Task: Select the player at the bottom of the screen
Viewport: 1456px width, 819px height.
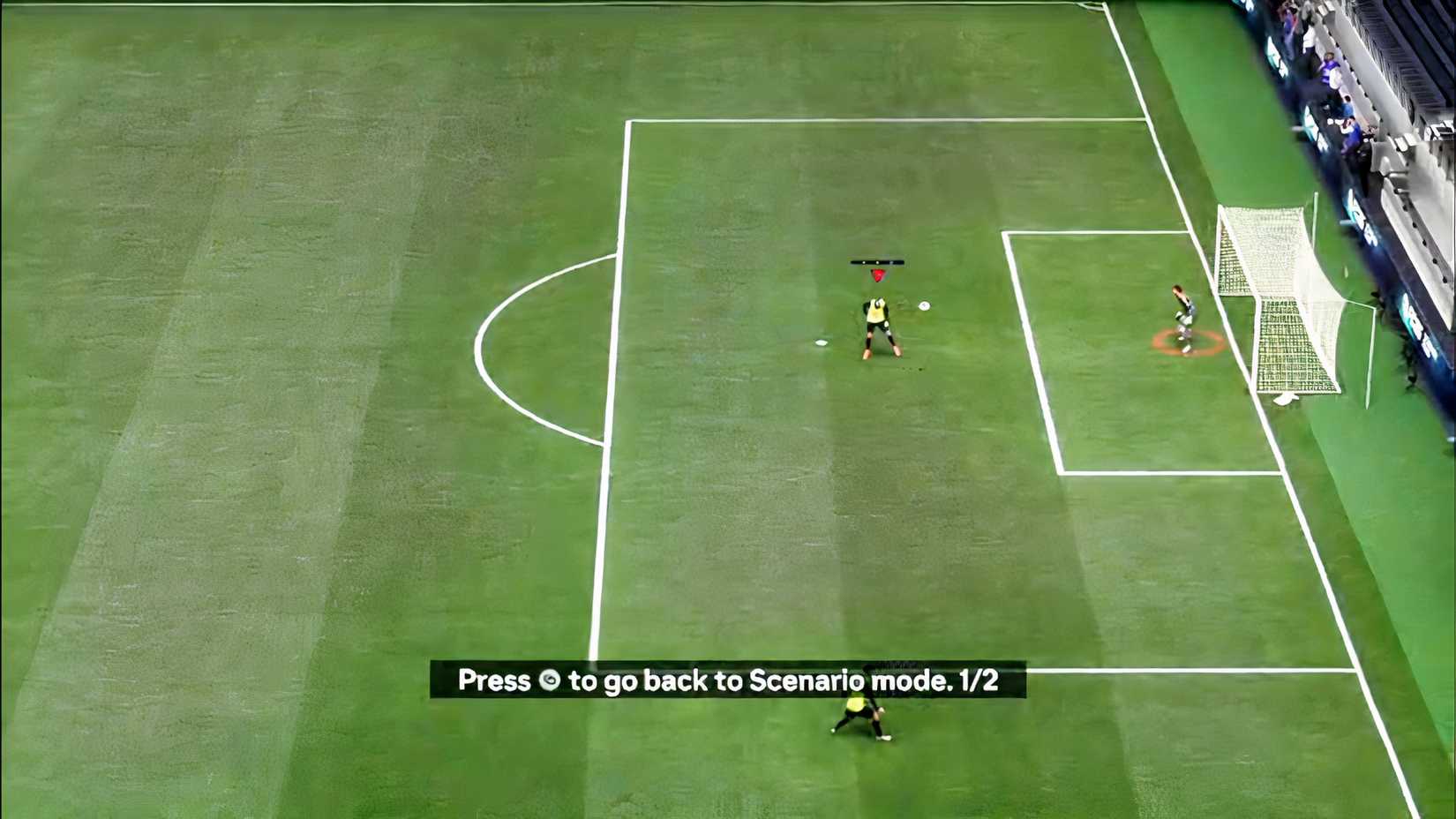Action: click(x=858, y=715)
